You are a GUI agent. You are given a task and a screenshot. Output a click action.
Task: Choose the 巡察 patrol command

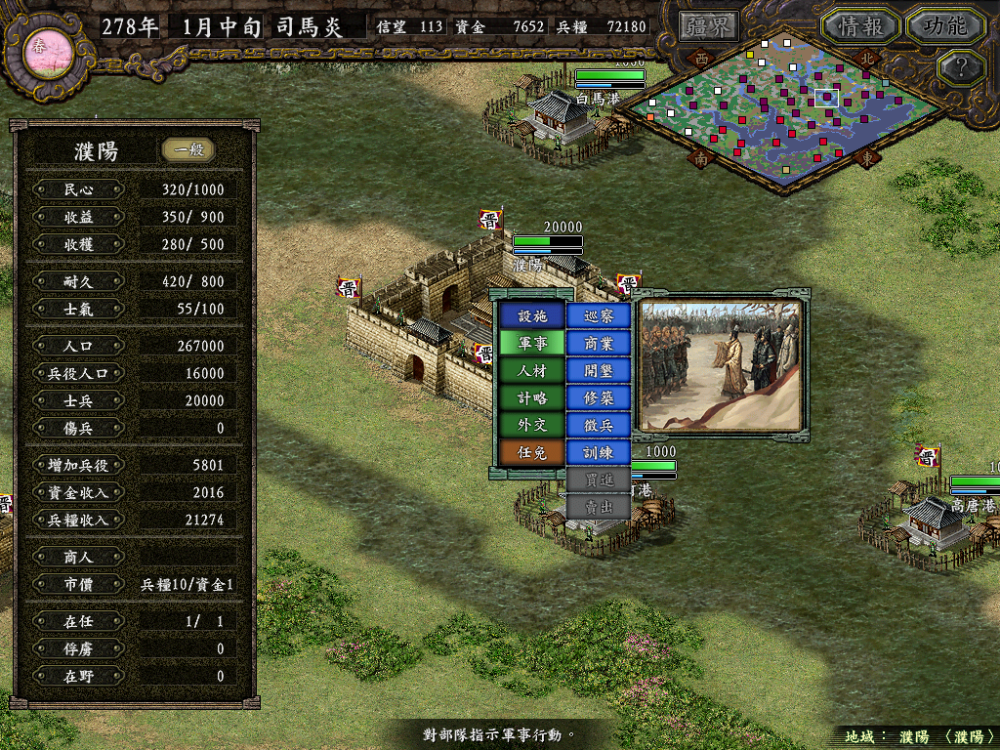tap(598, 316)
